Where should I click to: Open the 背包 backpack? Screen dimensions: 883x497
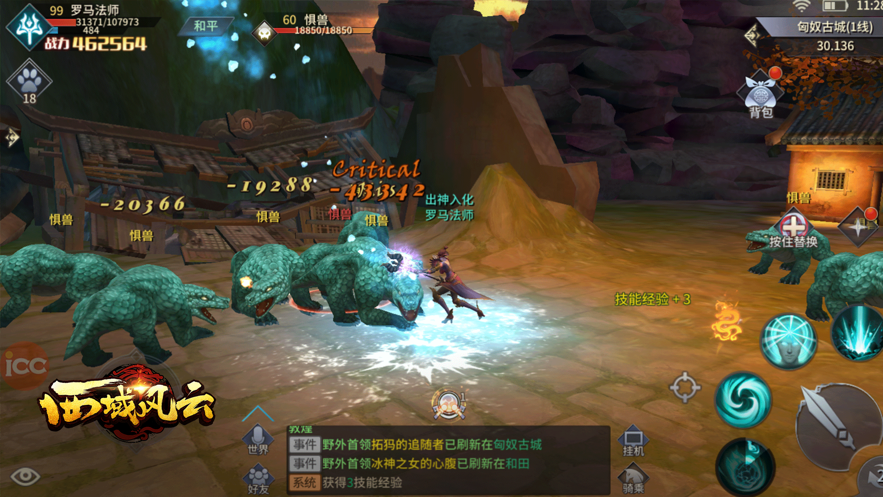point(761,96)
